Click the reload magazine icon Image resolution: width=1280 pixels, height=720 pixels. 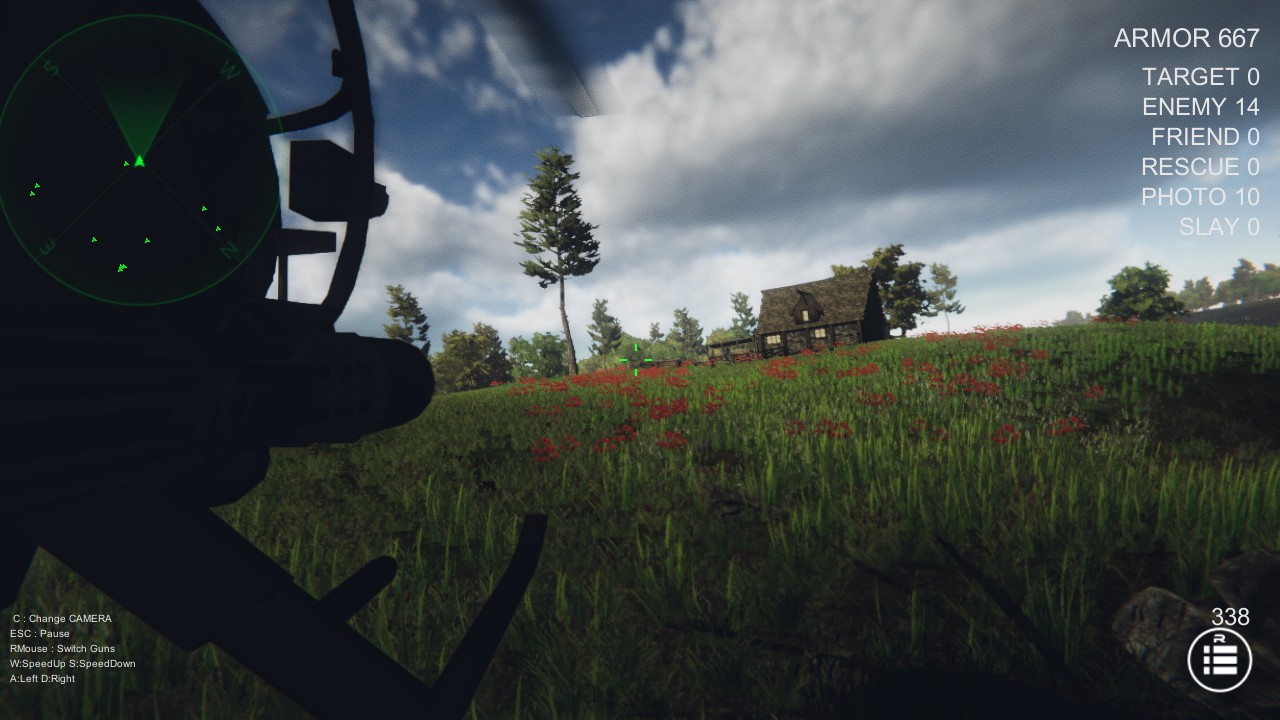tap(1221, 660)
